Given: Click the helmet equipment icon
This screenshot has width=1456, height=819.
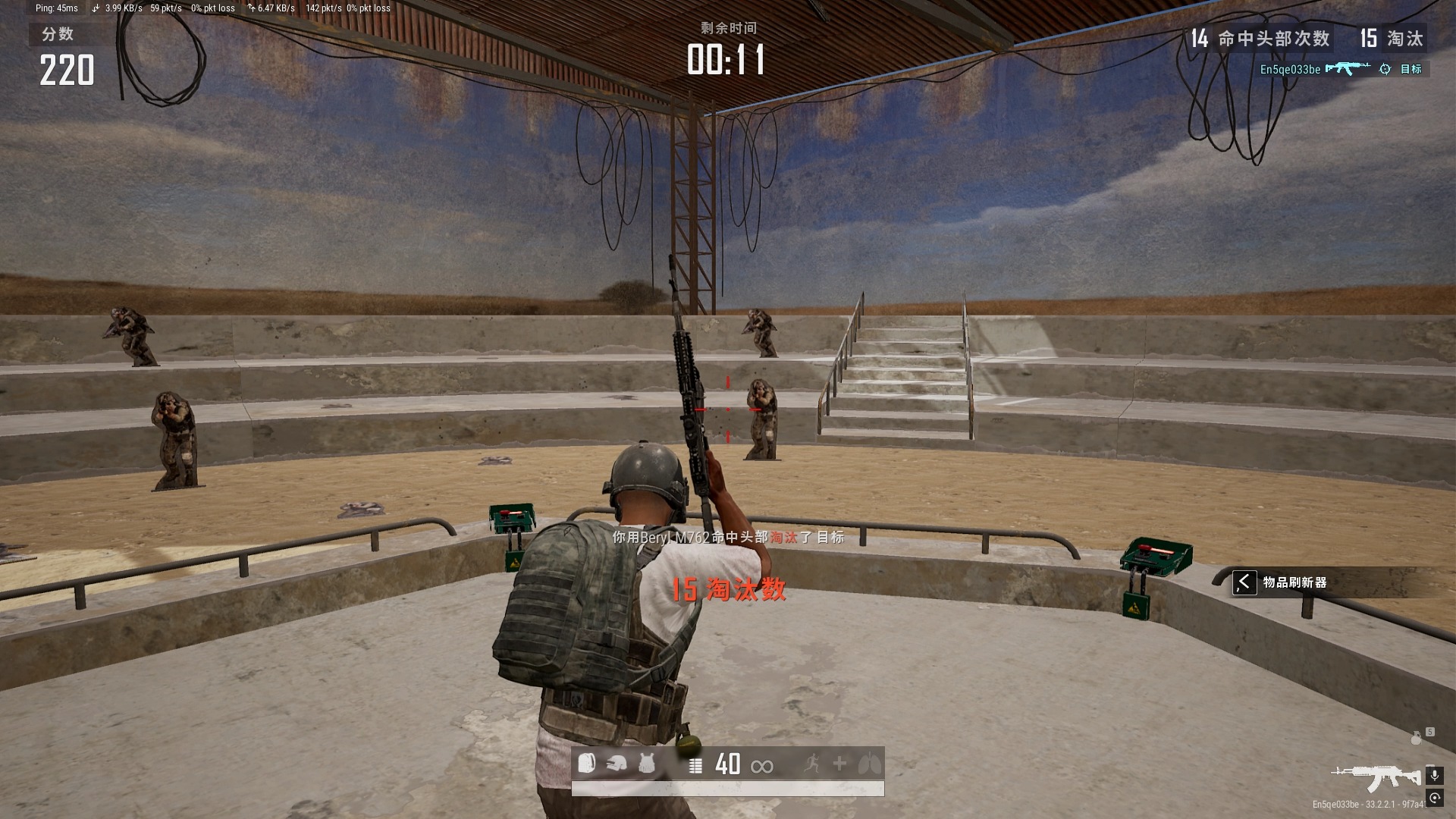Looking at the screenshot, I should click(617, 764).
